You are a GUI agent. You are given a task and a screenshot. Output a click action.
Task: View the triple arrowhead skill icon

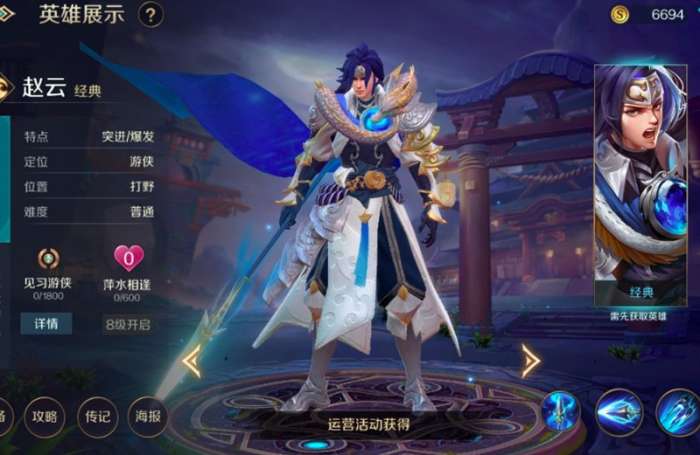pyautogui.click(x=619, y=411)
